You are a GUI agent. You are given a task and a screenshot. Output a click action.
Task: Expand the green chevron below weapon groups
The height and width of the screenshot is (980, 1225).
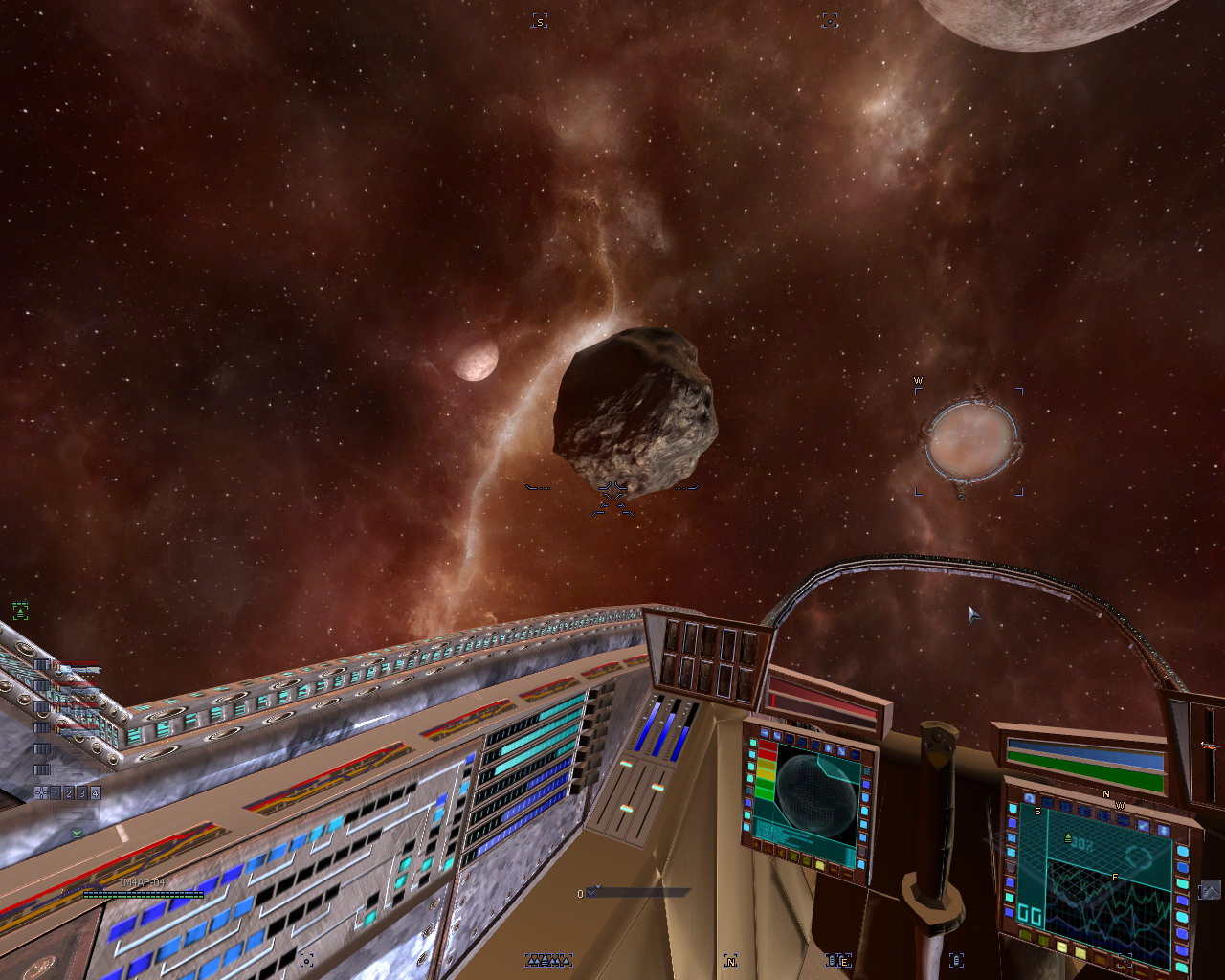pyautogui.click(x=77, y=833)
